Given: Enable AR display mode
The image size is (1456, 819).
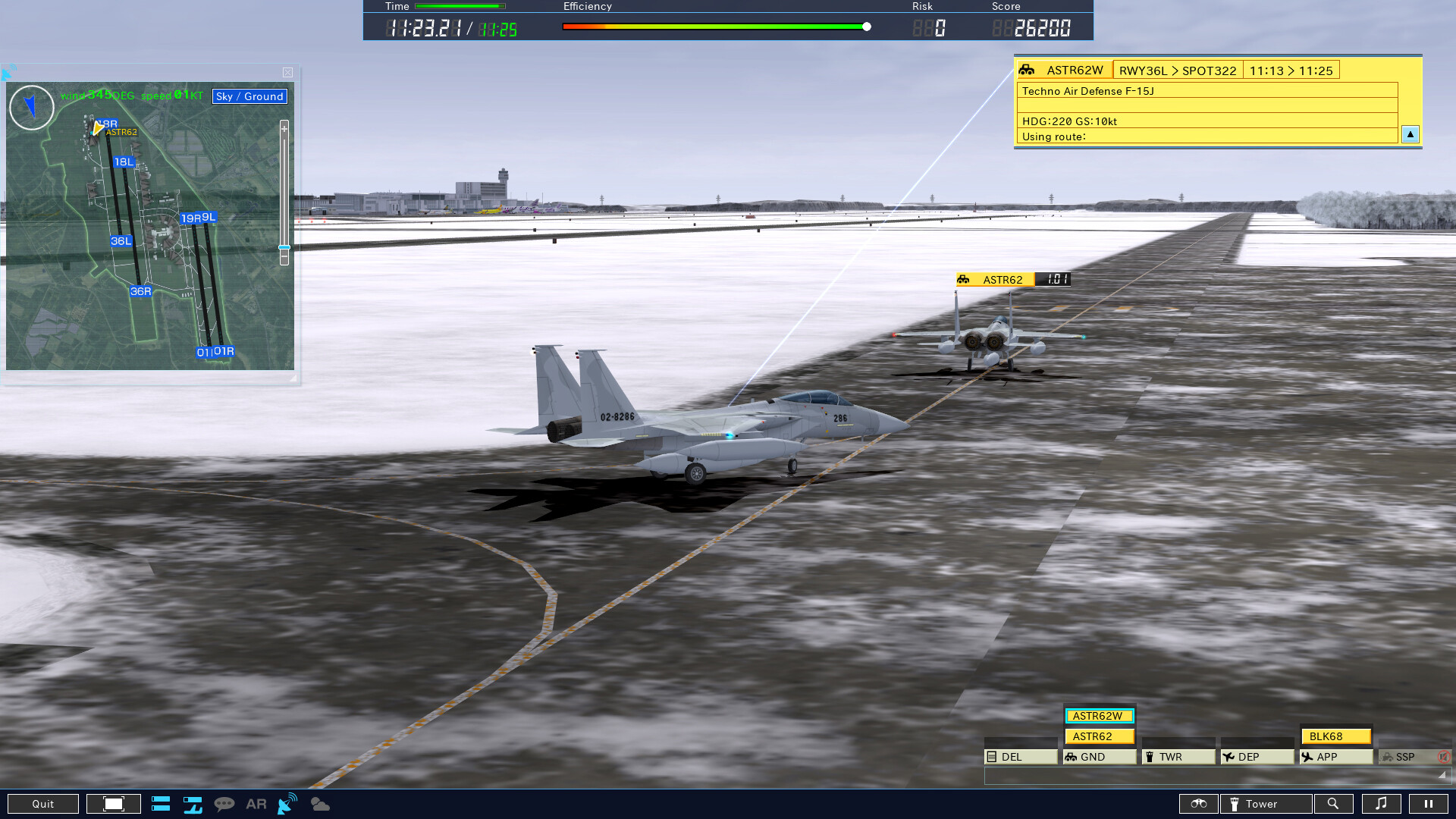Looking at the screenshot, I should point(256,803).
